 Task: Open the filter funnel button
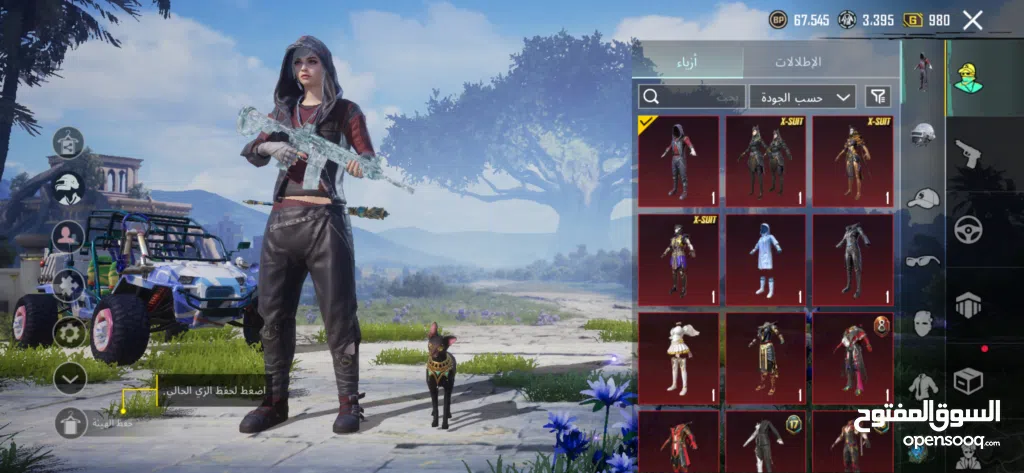tap(877, 97)
